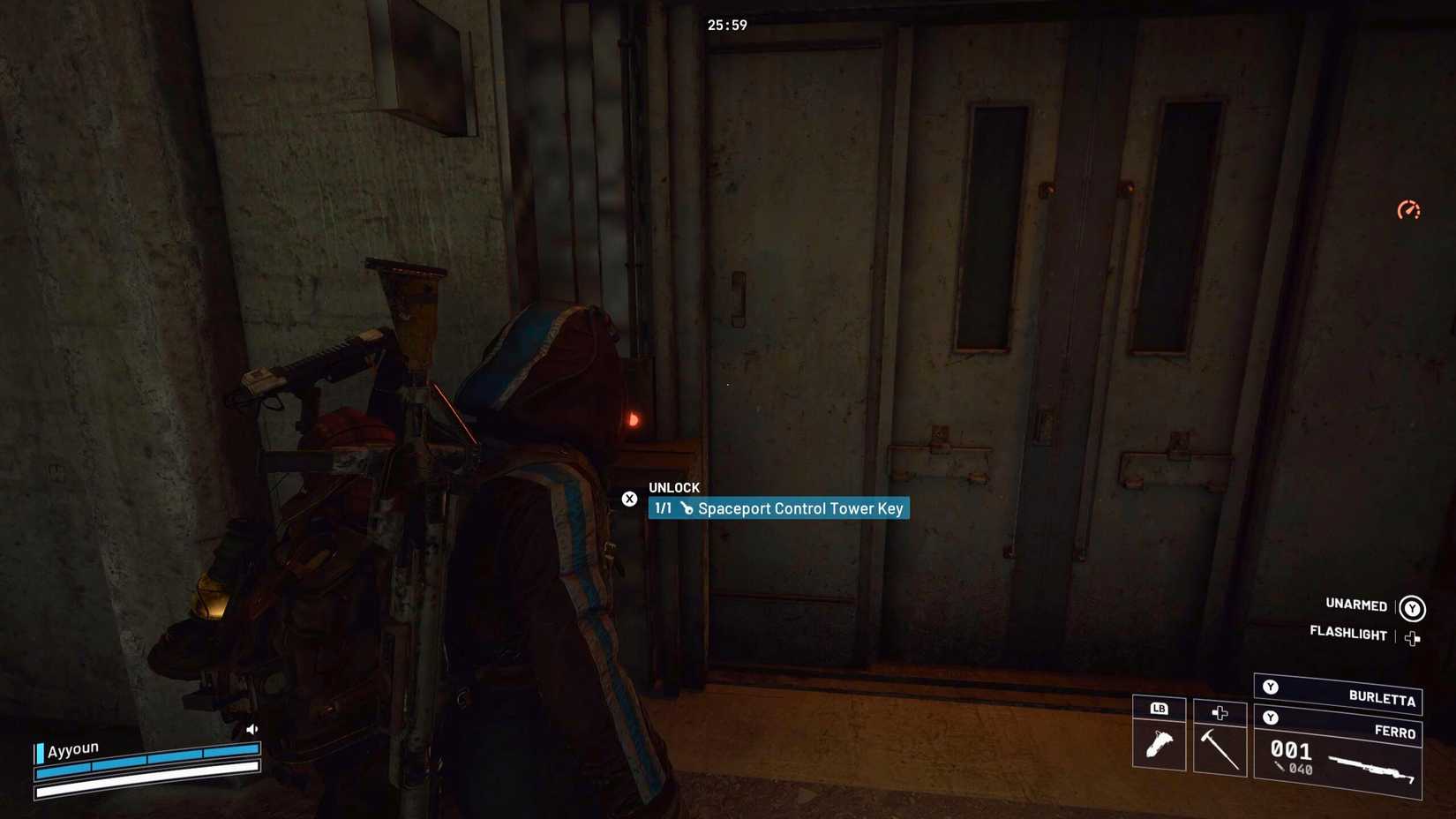Screen dimensions: 1456x819
Task: Click the mission timer reading 25:59
Action: coord(727,26)
